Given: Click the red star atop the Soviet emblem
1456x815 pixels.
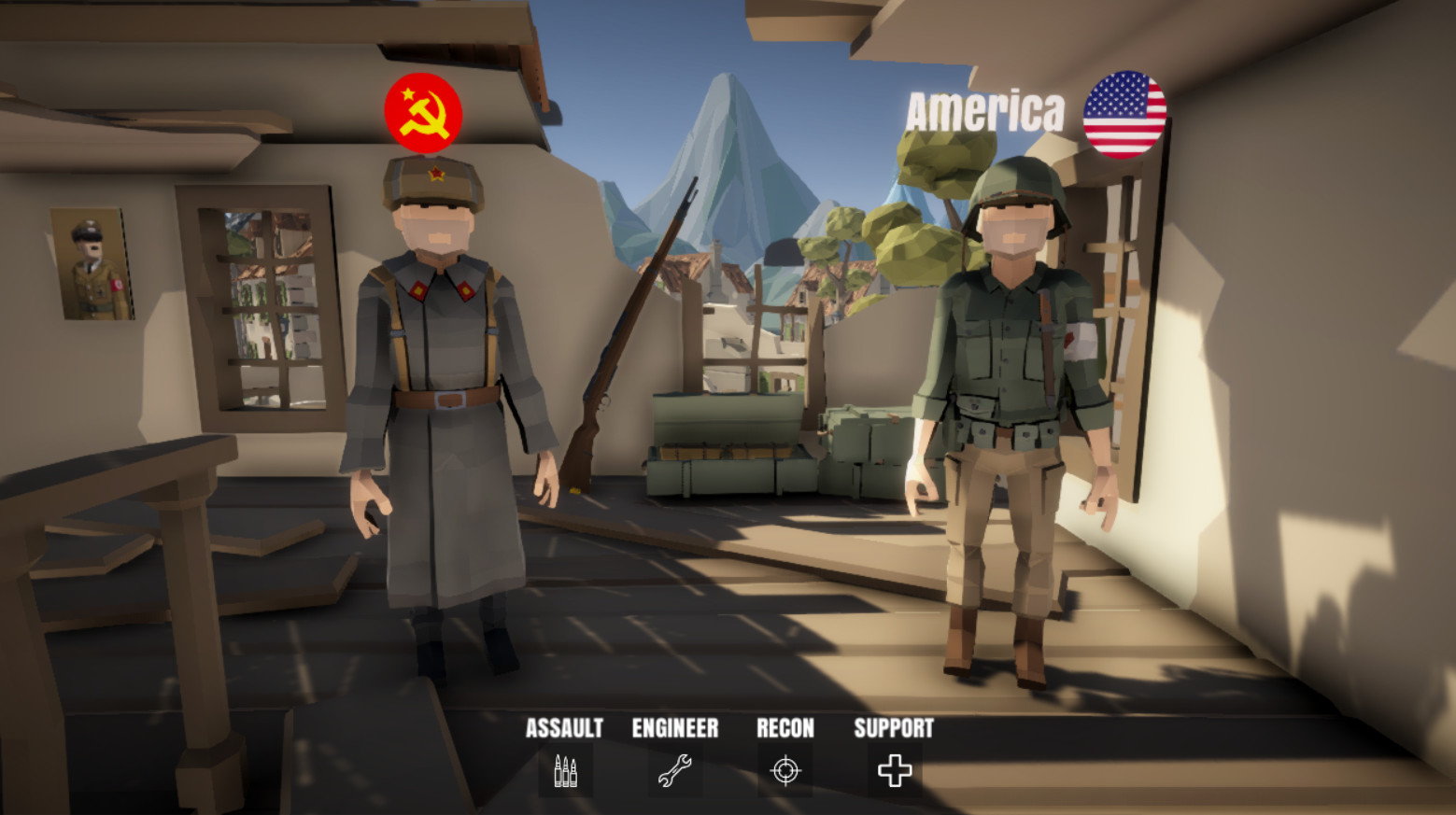Looking at the screenshot, I should point(408,93).
